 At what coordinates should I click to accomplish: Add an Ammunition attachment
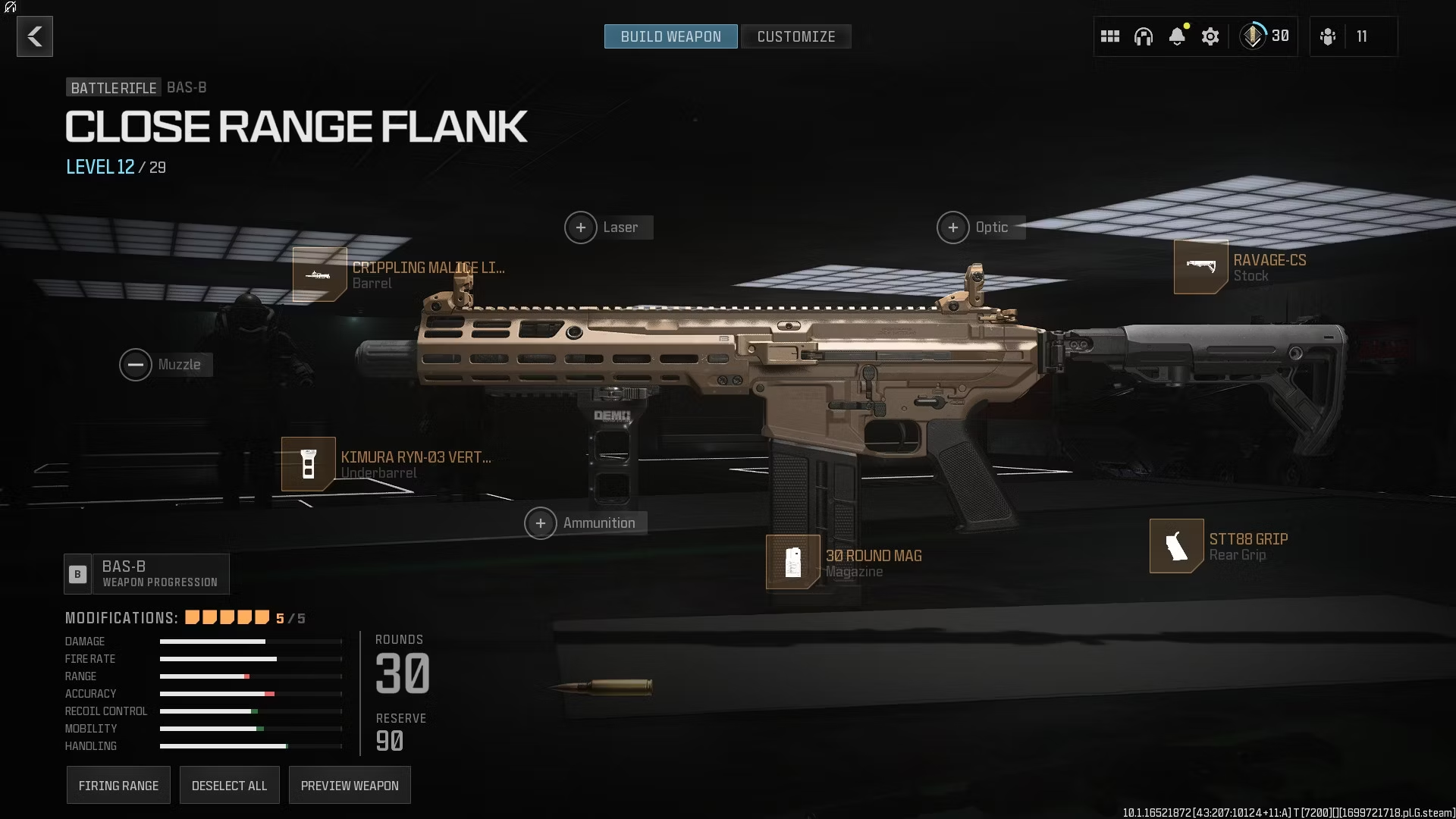click(x=541, y=523)
